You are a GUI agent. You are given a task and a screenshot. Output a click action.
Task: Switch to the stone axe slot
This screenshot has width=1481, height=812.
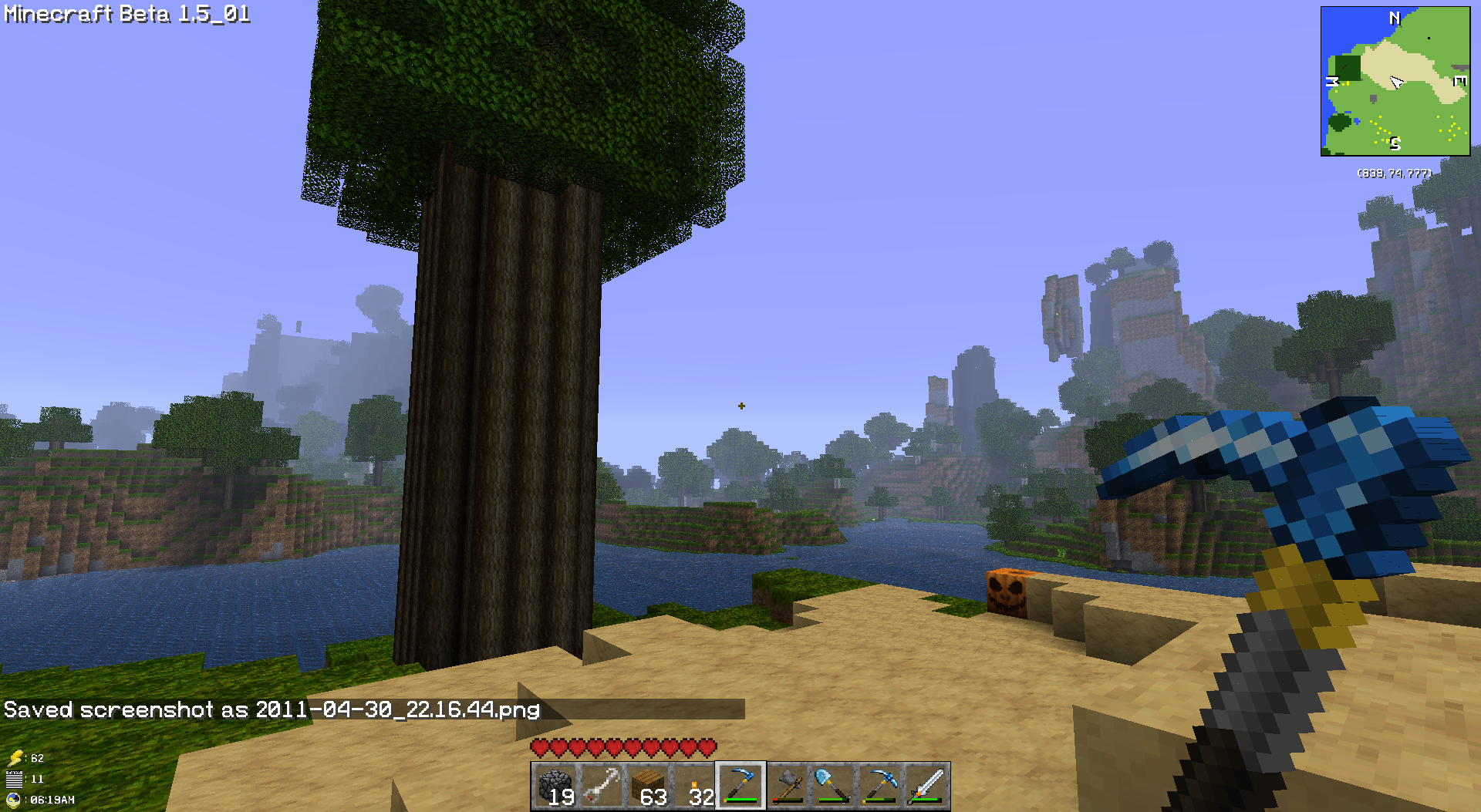[787, 786]
